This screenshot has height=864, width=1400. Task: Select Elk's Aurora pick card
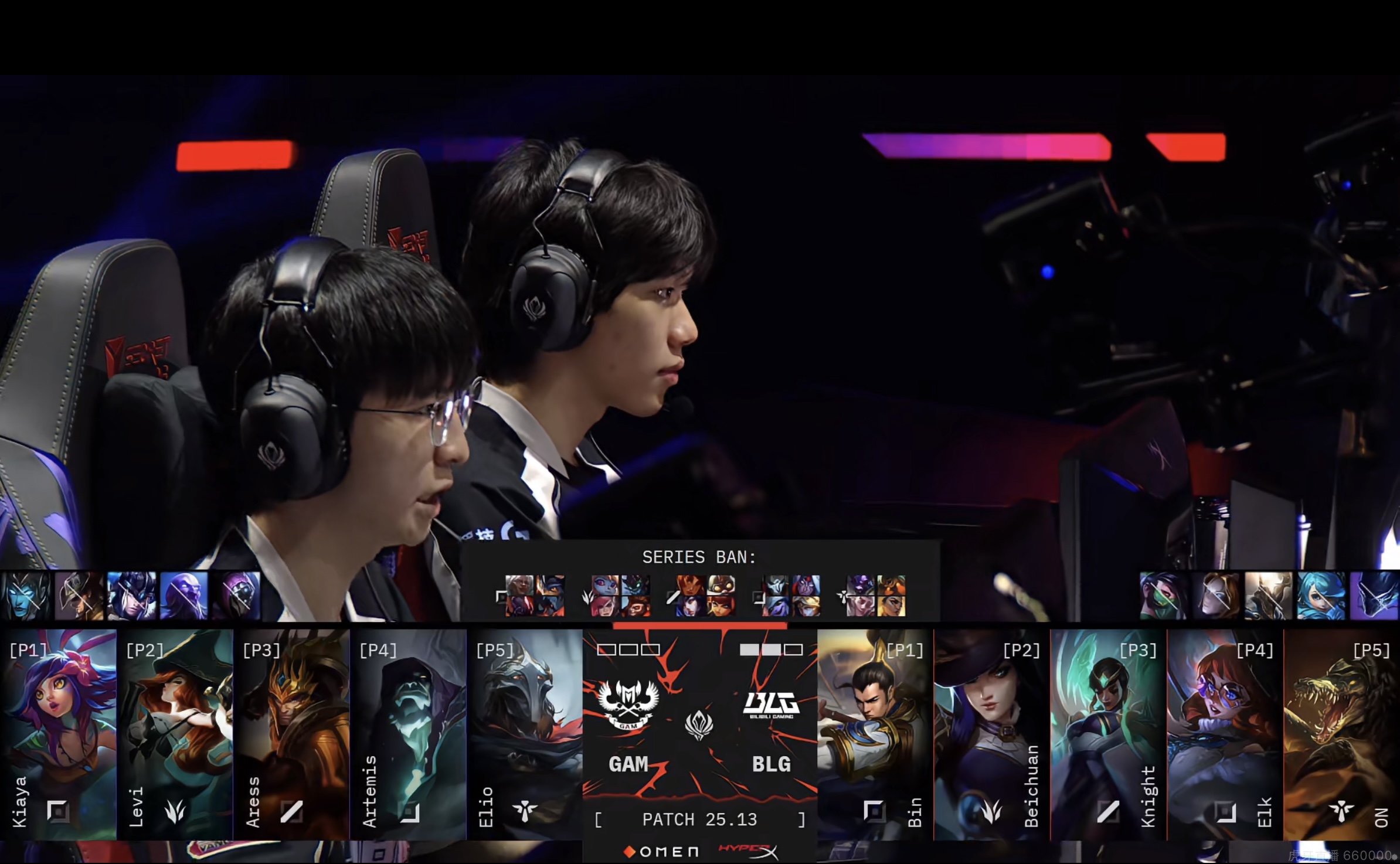pyautogui.click(x=1225, y=734)
